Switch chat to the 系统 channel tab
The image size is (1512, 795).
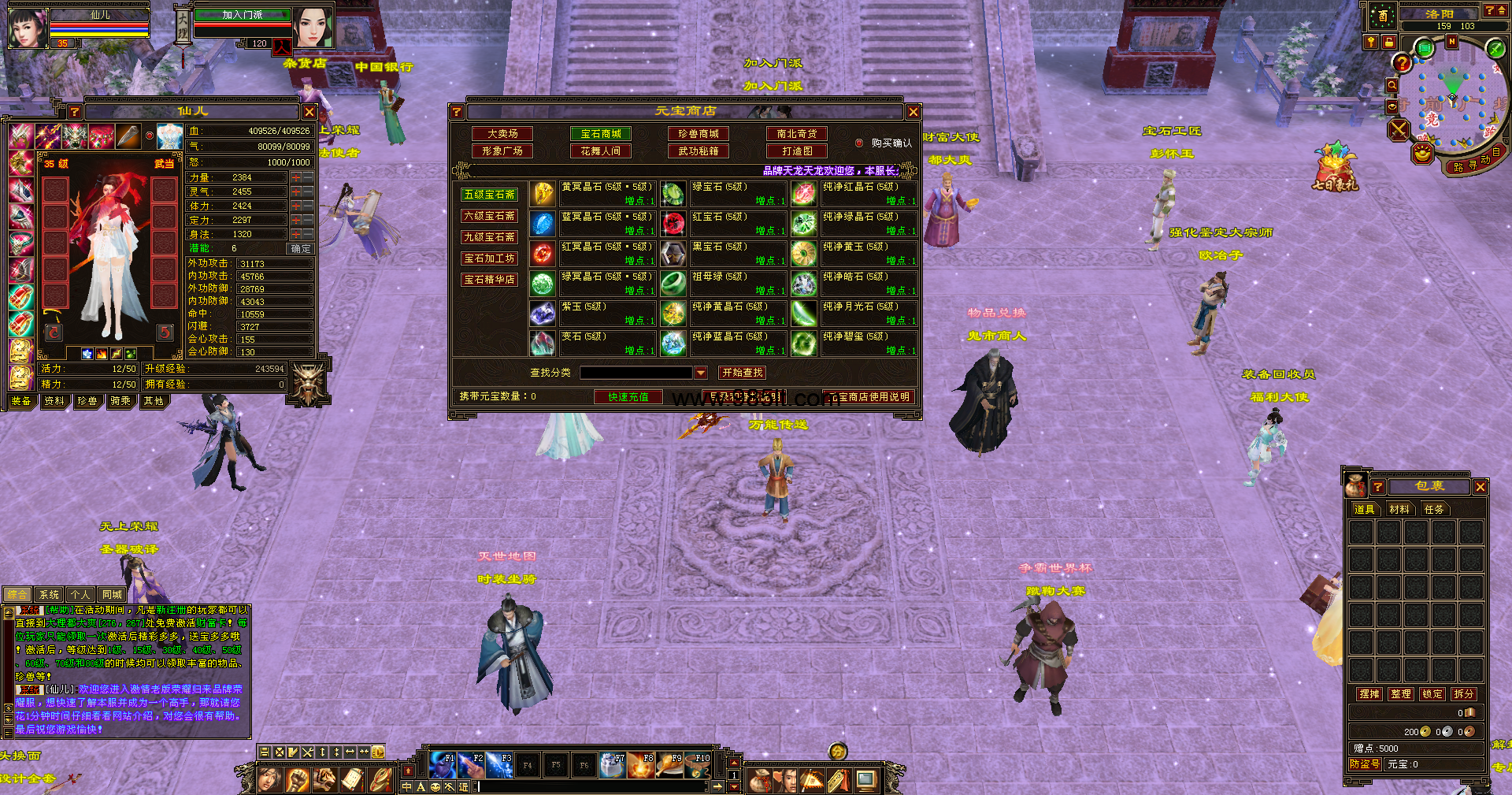[49, 595]
